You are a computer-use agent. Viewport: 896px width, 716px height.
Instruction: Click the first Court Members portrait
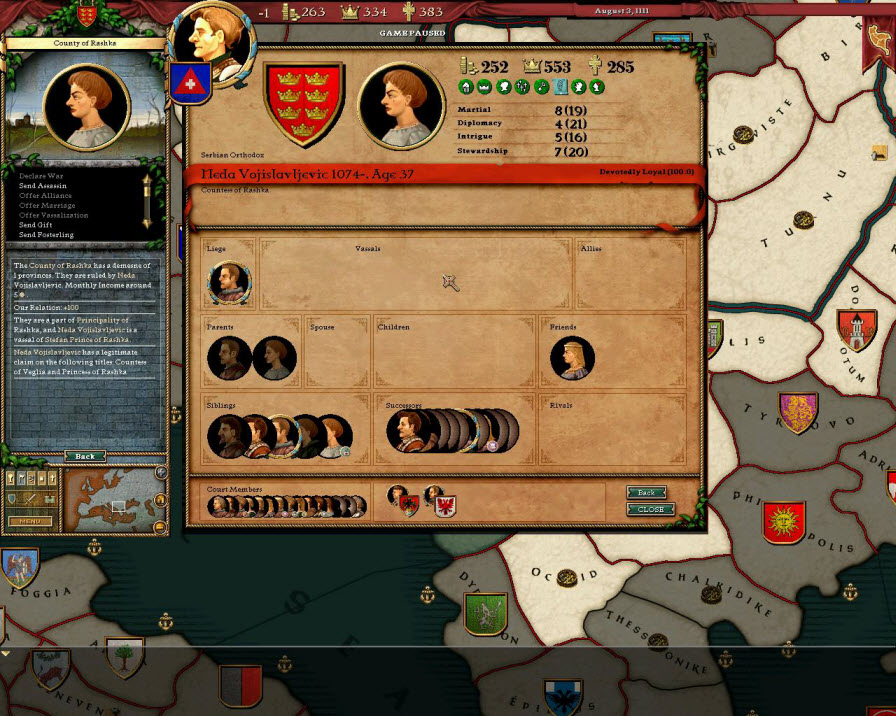point(217,507)
